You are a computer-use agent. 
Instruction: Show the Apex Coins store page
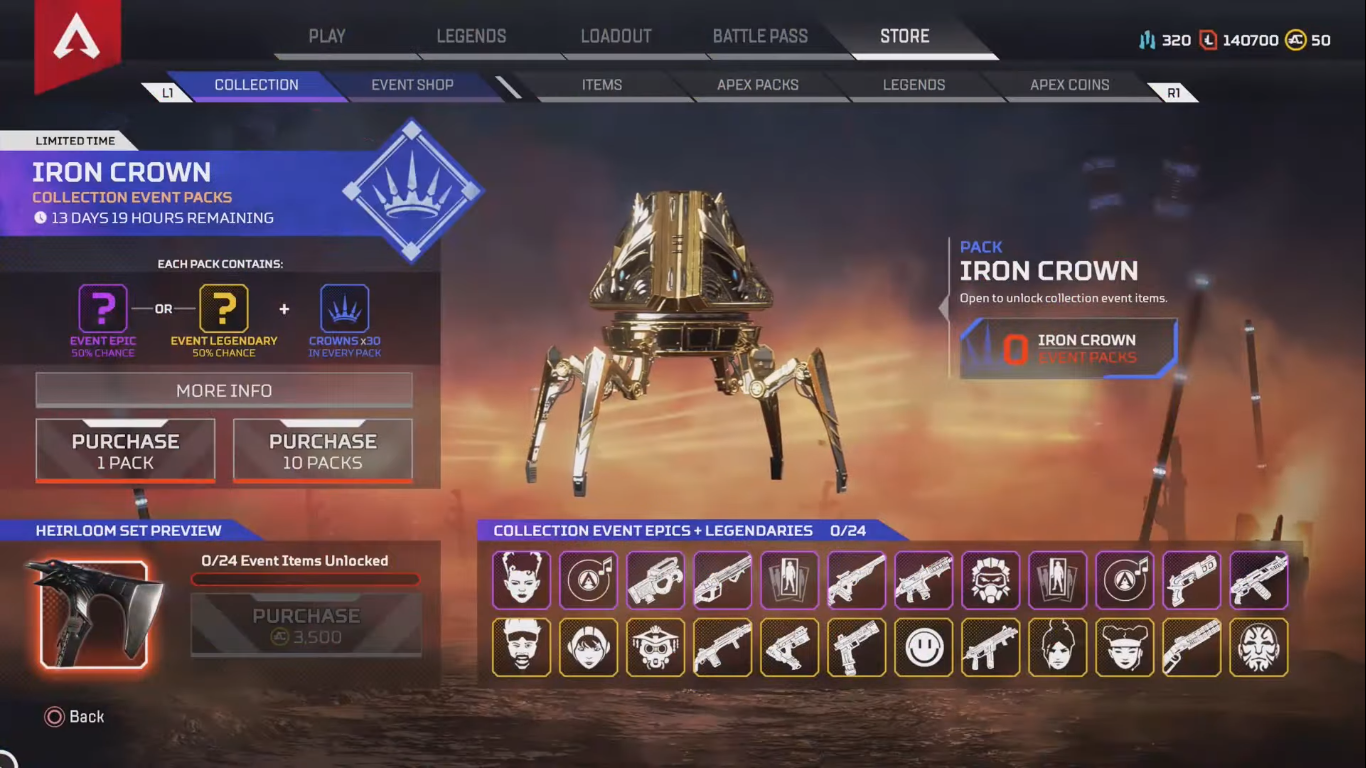(1069, 85)
